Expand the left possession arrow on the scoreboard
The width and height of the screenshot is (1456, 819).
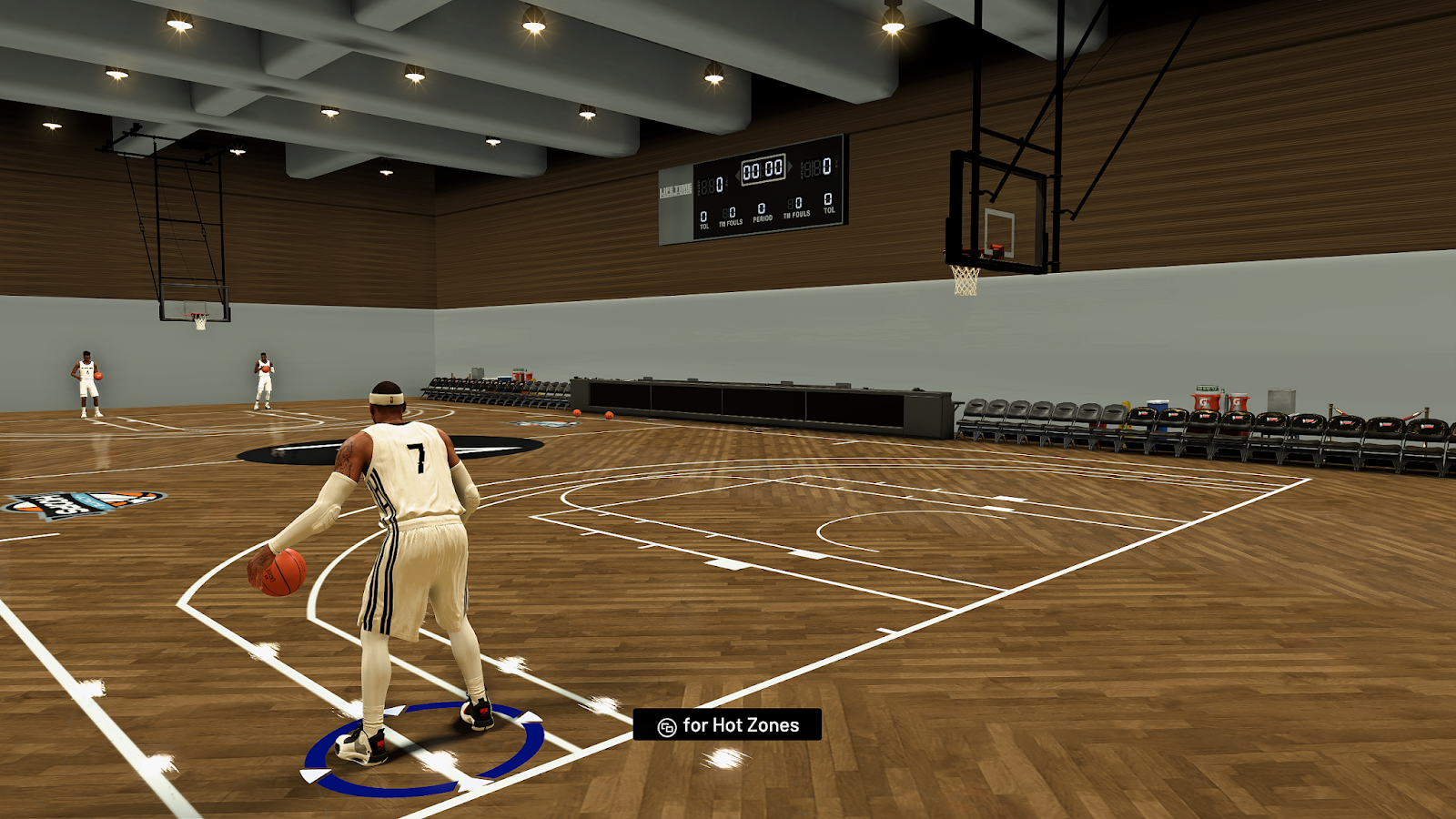(x=737, y=177)
